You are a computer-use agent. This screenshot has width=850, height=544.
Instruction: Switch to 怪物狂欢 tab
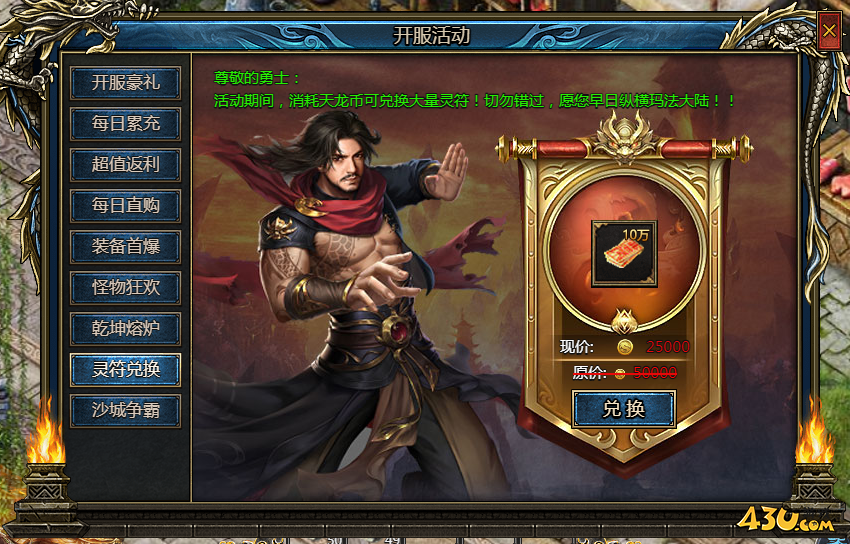coord(125,288)
